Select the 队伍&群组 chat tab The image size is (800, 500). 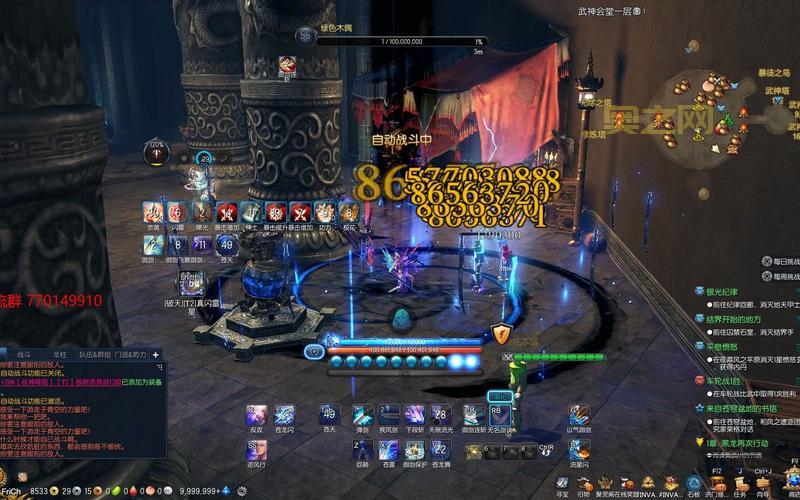96,355
